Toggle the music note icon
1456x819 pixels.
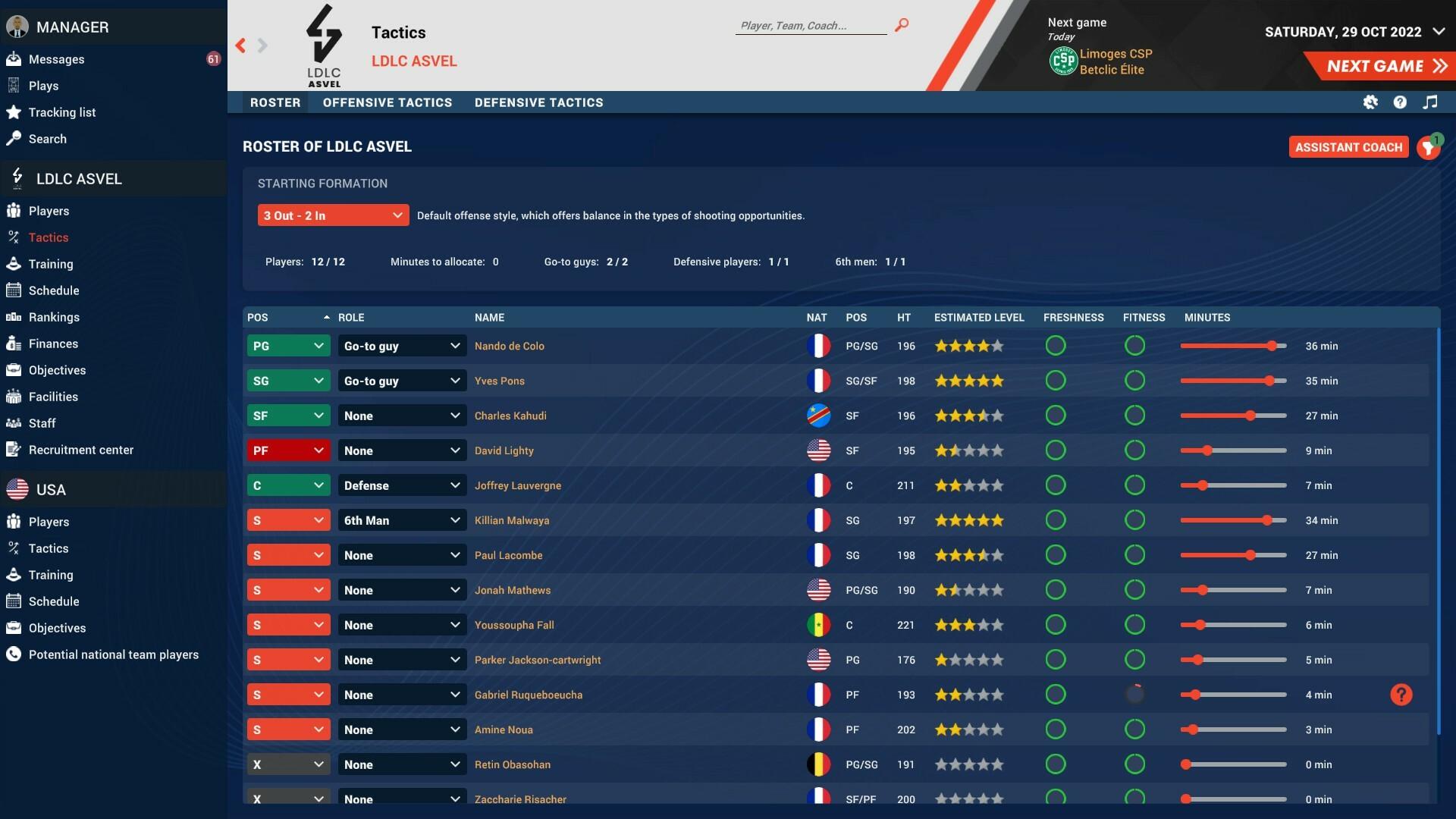point(1431,102)
